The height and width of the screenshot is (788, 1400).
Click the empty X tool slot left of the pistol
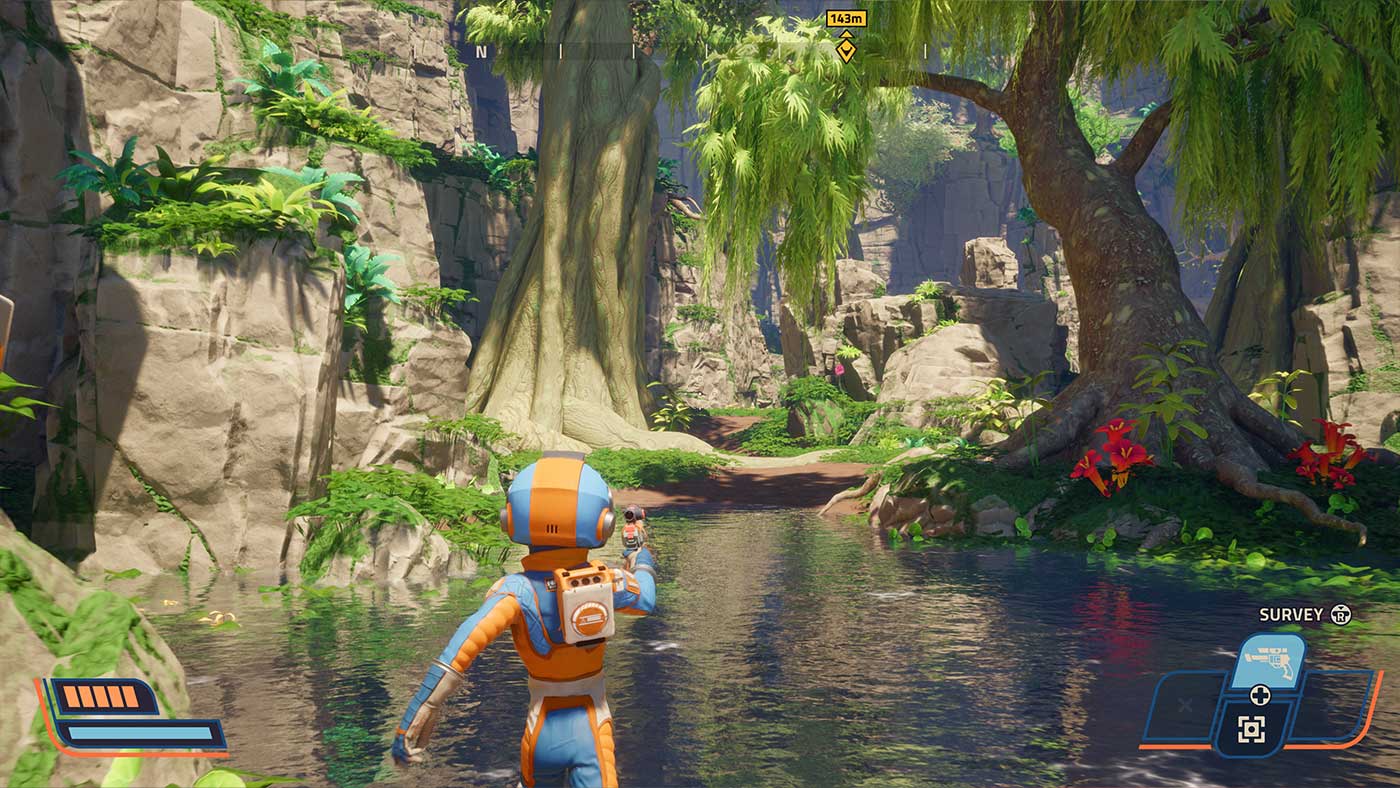coord(1184,704)
